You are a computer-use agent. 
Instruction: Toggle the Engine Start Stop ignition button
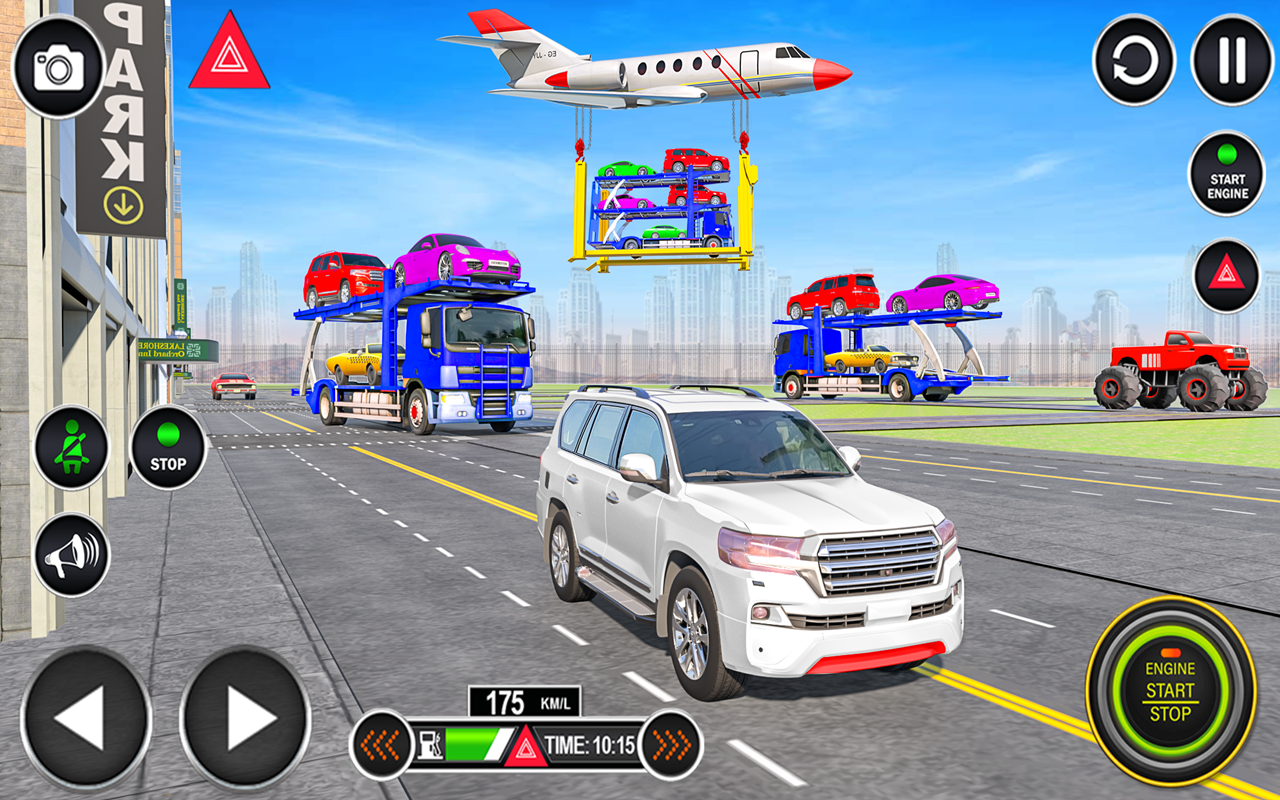(1170, 689)
